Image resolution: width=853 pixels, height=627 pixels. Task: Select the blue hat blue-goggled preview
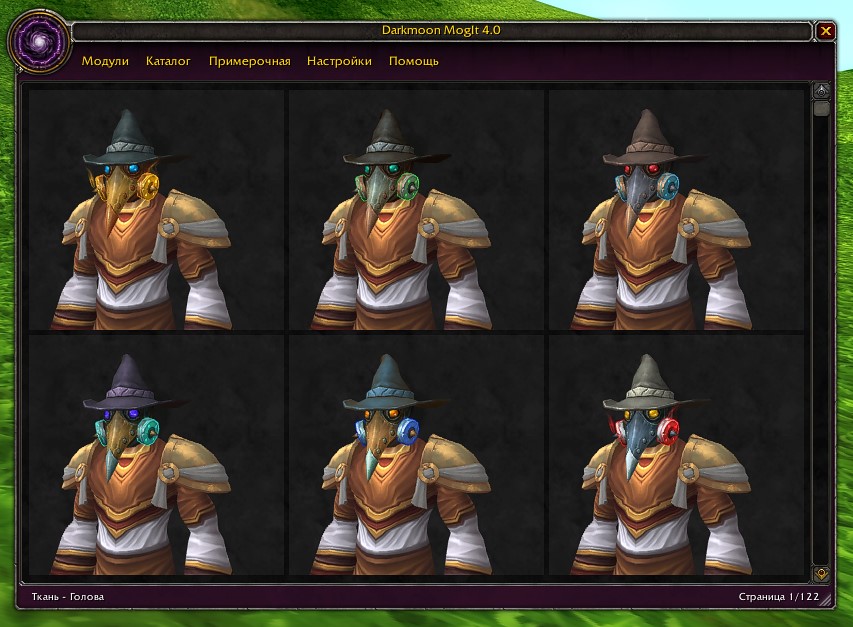[416, 455]
